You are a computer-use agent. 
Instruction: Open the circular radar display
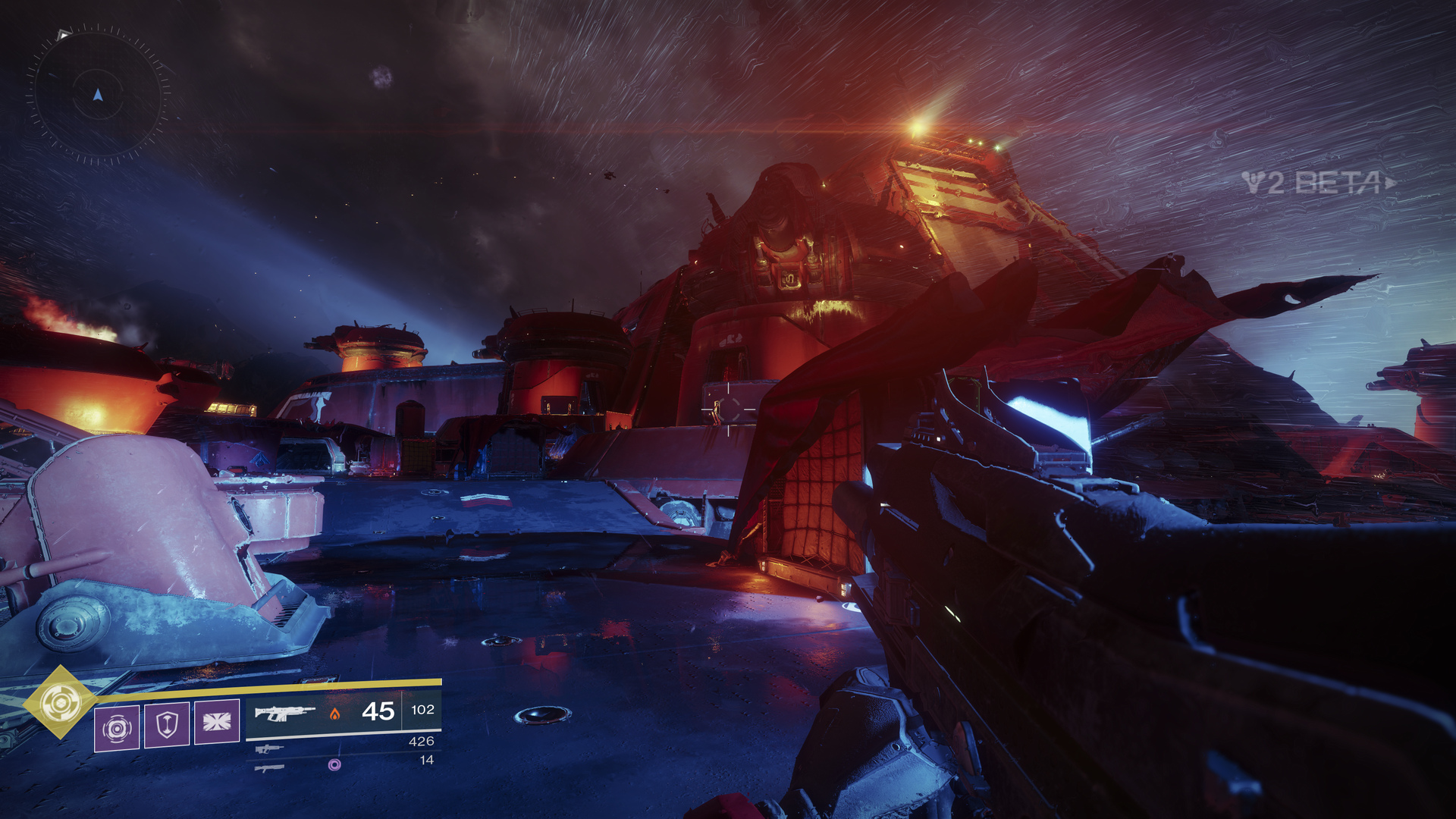[98, 95]
